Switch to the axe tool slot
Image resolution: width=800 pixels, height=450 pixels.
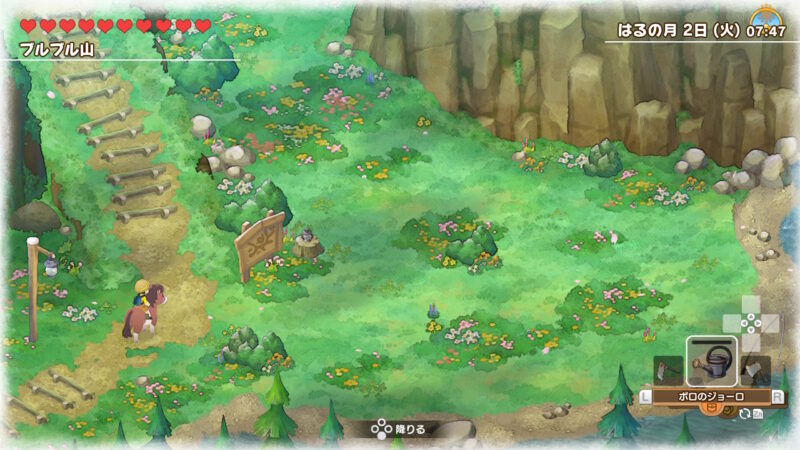(757, 370)
